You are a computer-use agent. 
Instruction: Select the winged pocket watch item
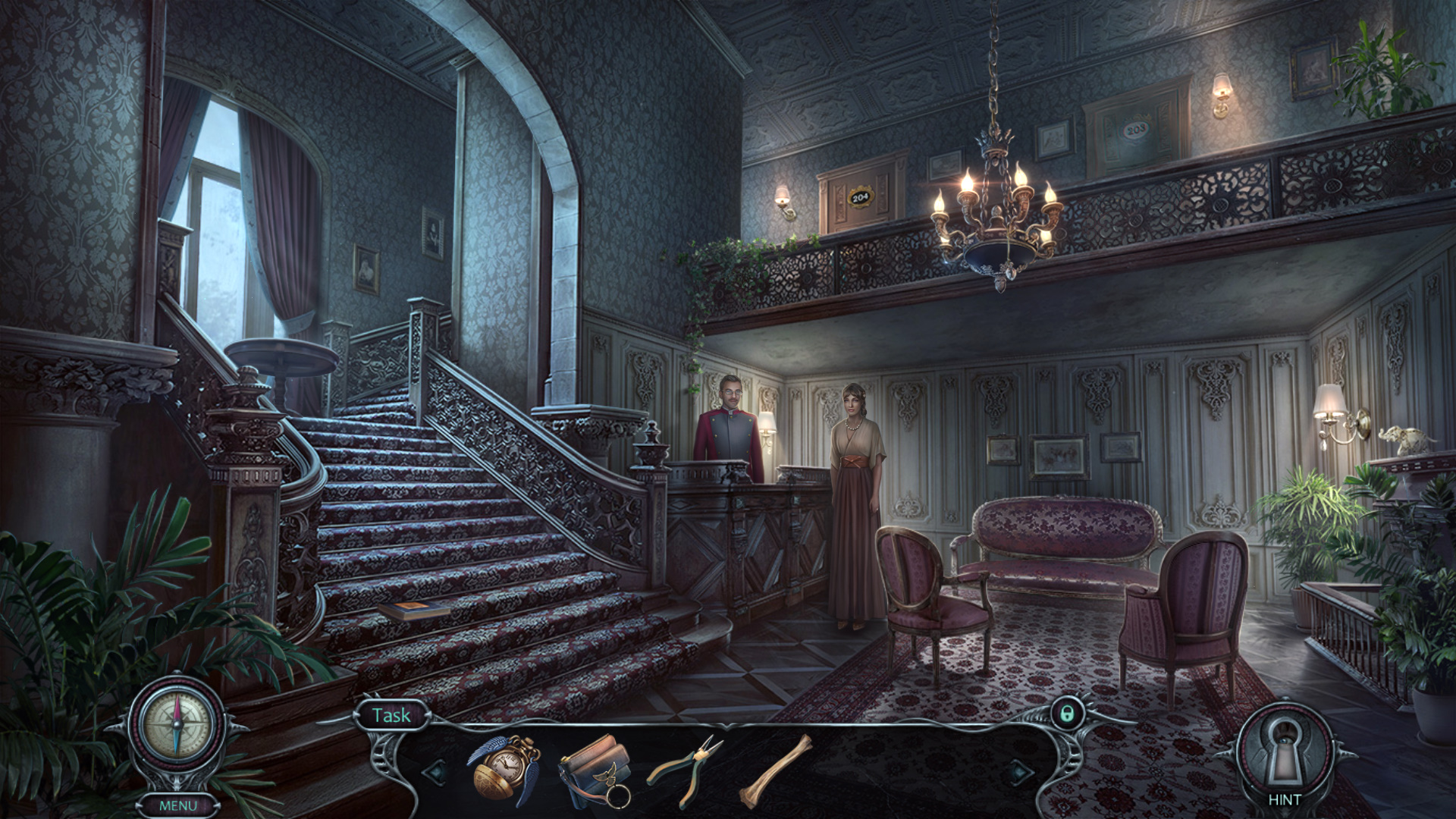[504, 768]
